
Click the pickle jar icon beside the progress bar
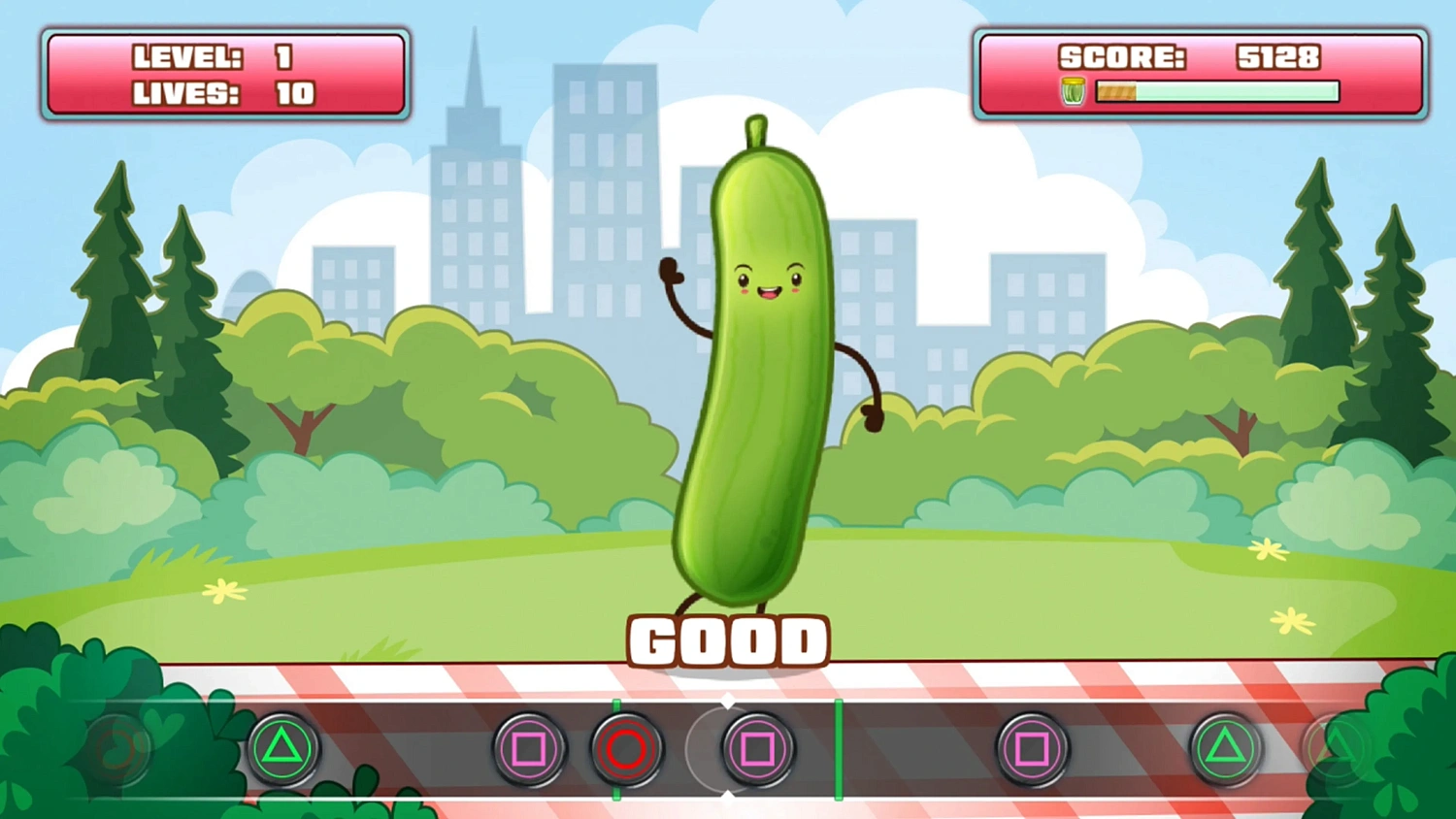[1071, 91]
